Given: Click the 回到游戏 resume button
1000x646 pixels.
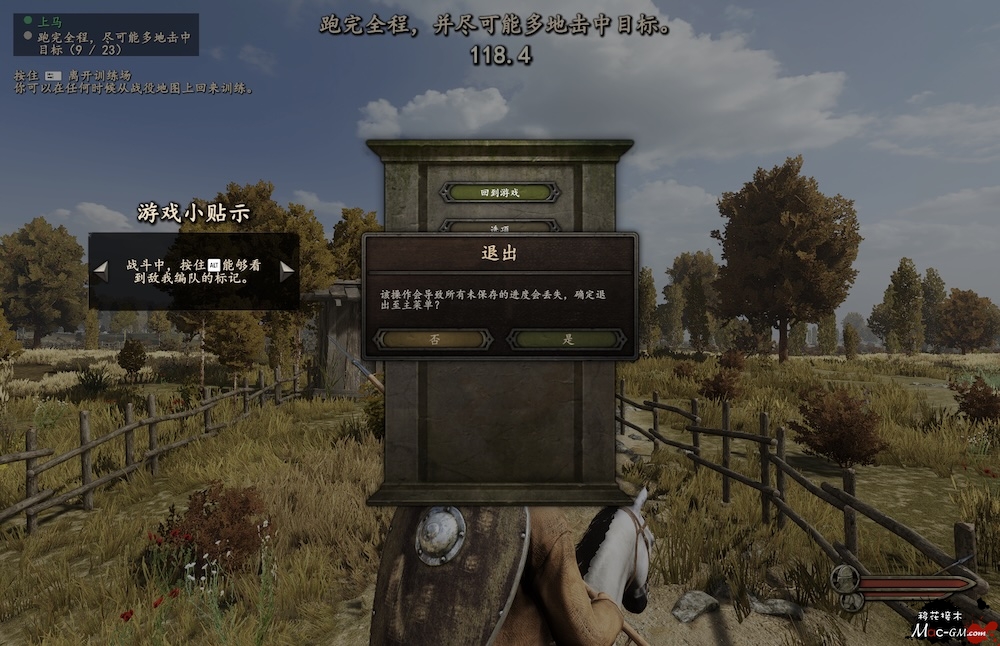Looking at the screenshot, I should [500, 192].
